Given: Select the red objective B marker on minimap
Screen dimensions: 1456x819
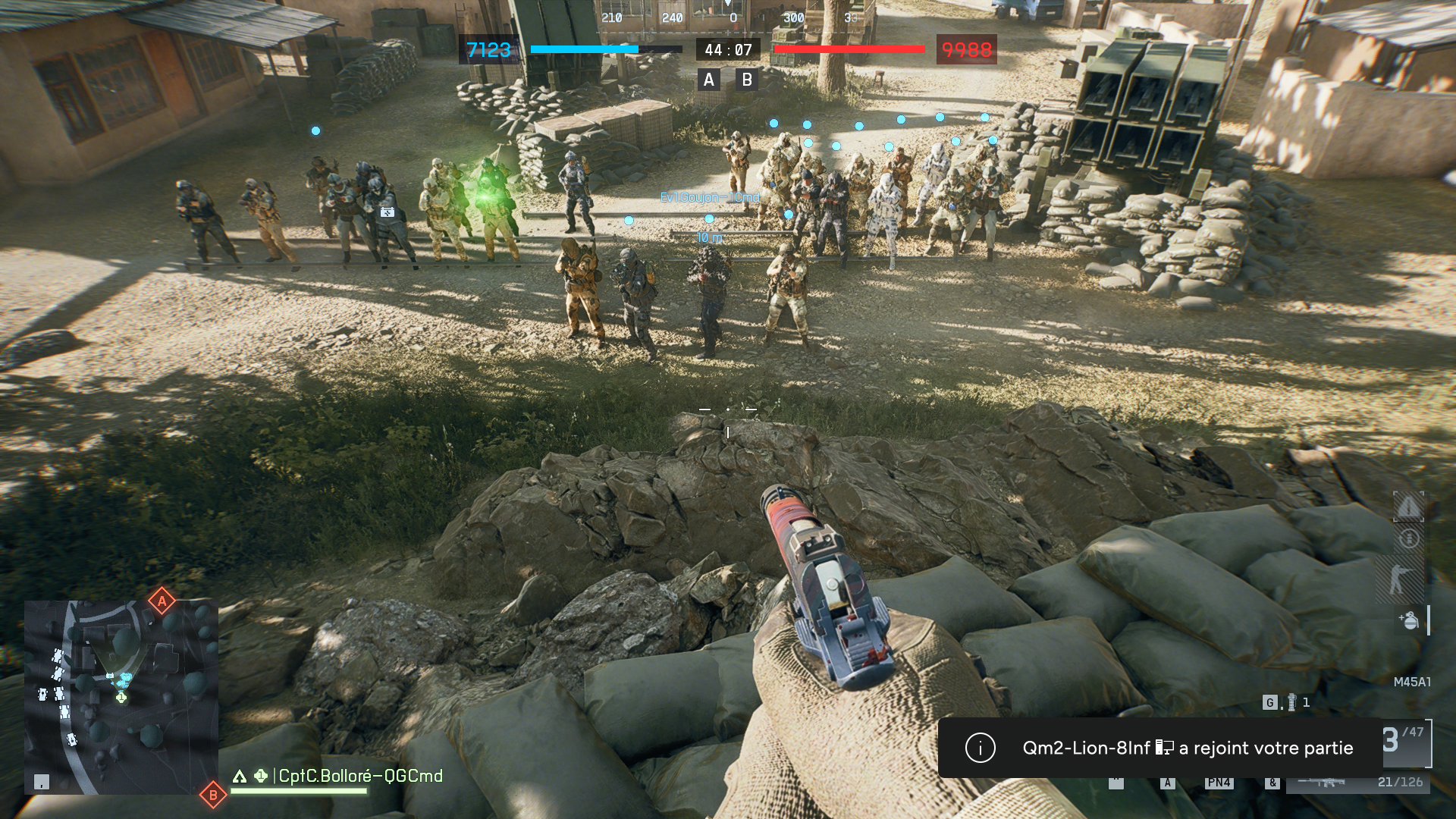Looking at the screenshot, I should click(x=213, y=795).
